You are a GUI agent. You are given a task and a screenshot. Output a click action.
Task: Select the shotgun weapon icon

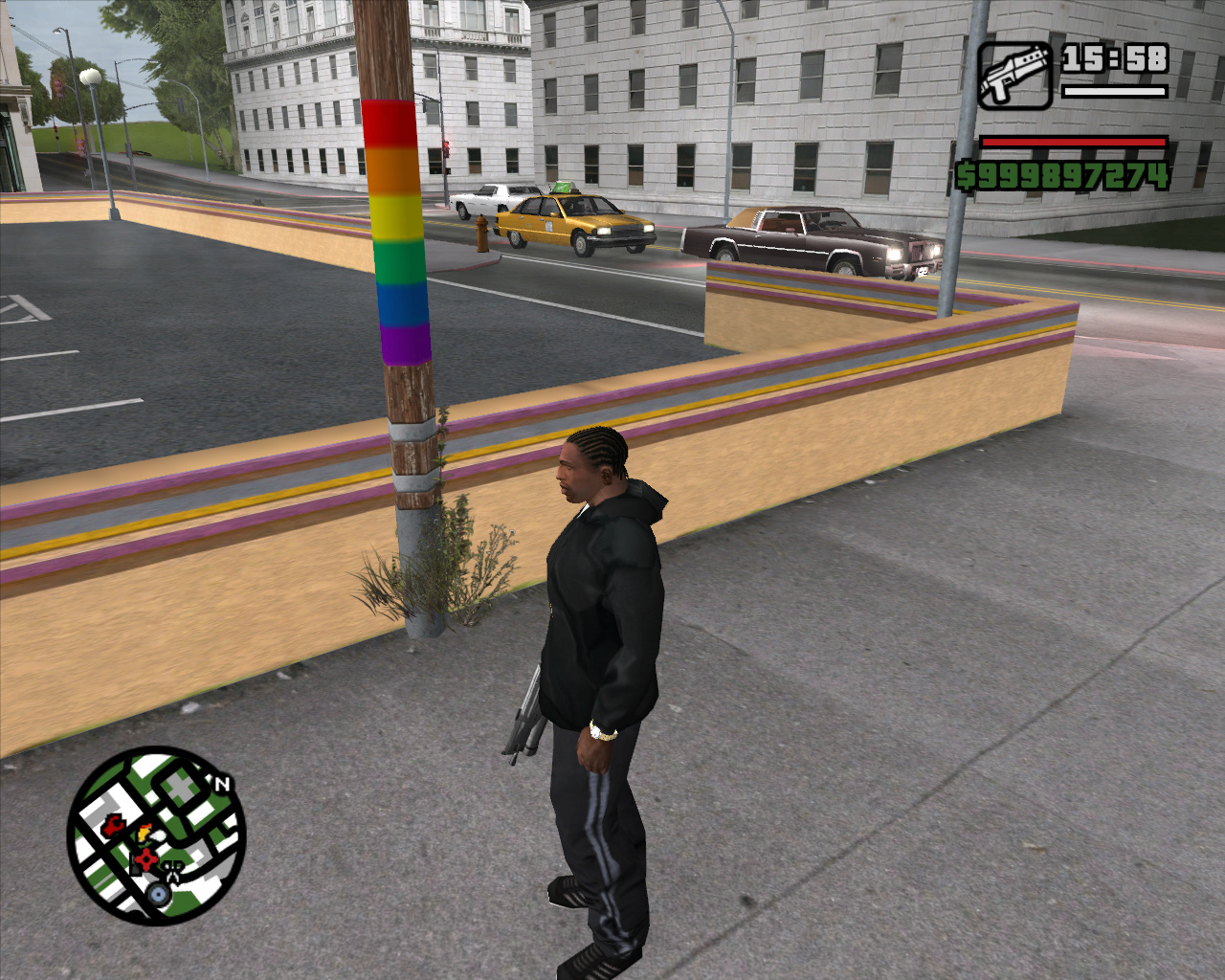tap(1014, 75)
